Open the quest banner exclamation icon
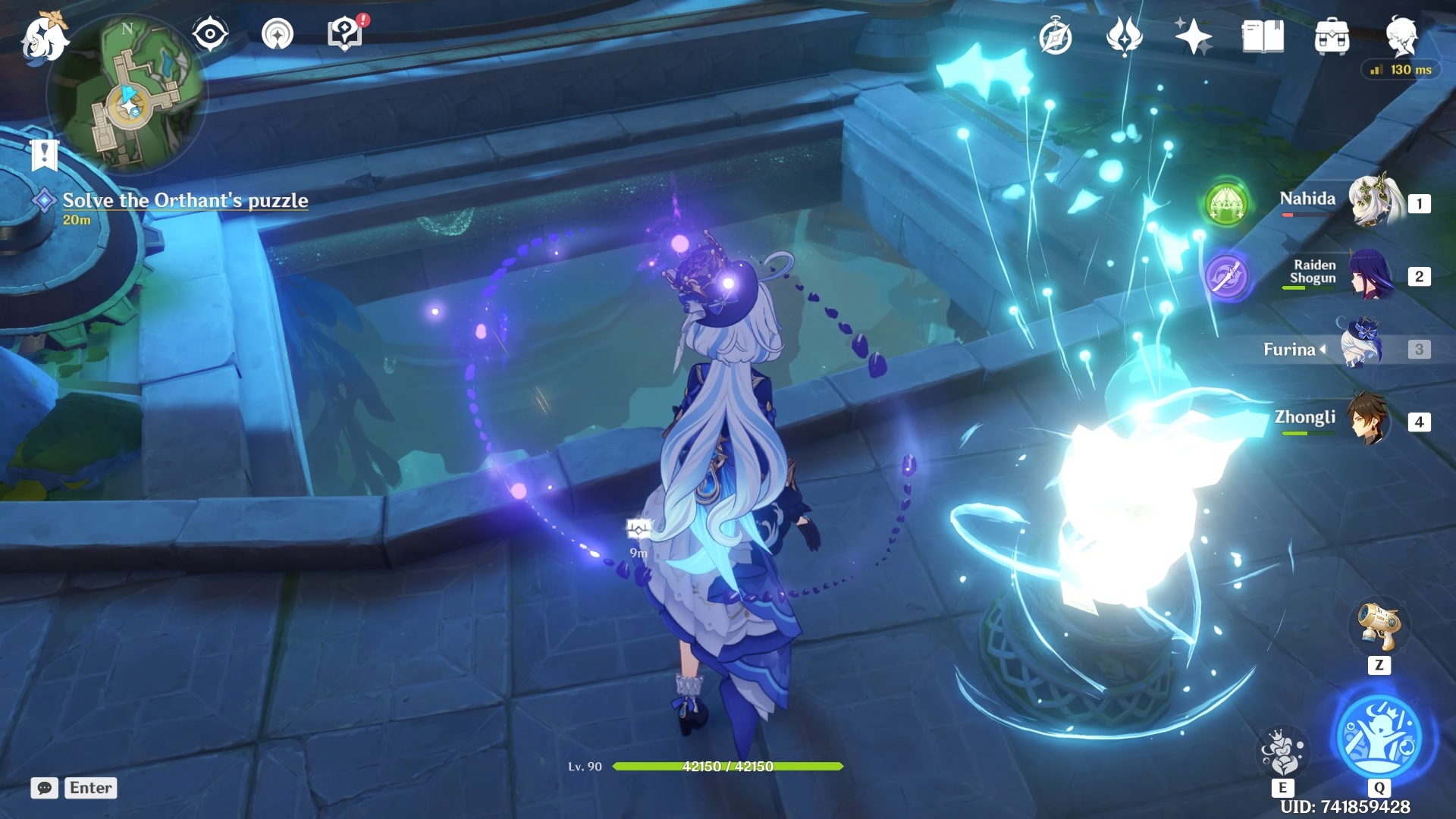The image size is (1456, 819). (x=44, y=155)
